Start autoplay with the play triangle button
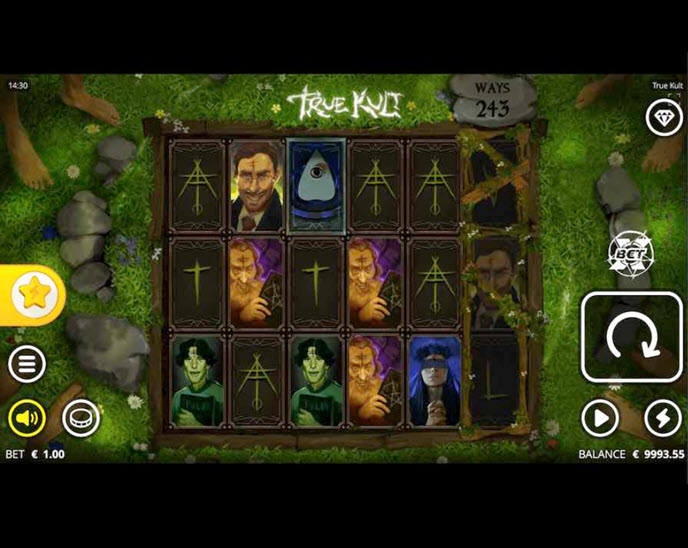688x548 pixels. pos(600,418)
